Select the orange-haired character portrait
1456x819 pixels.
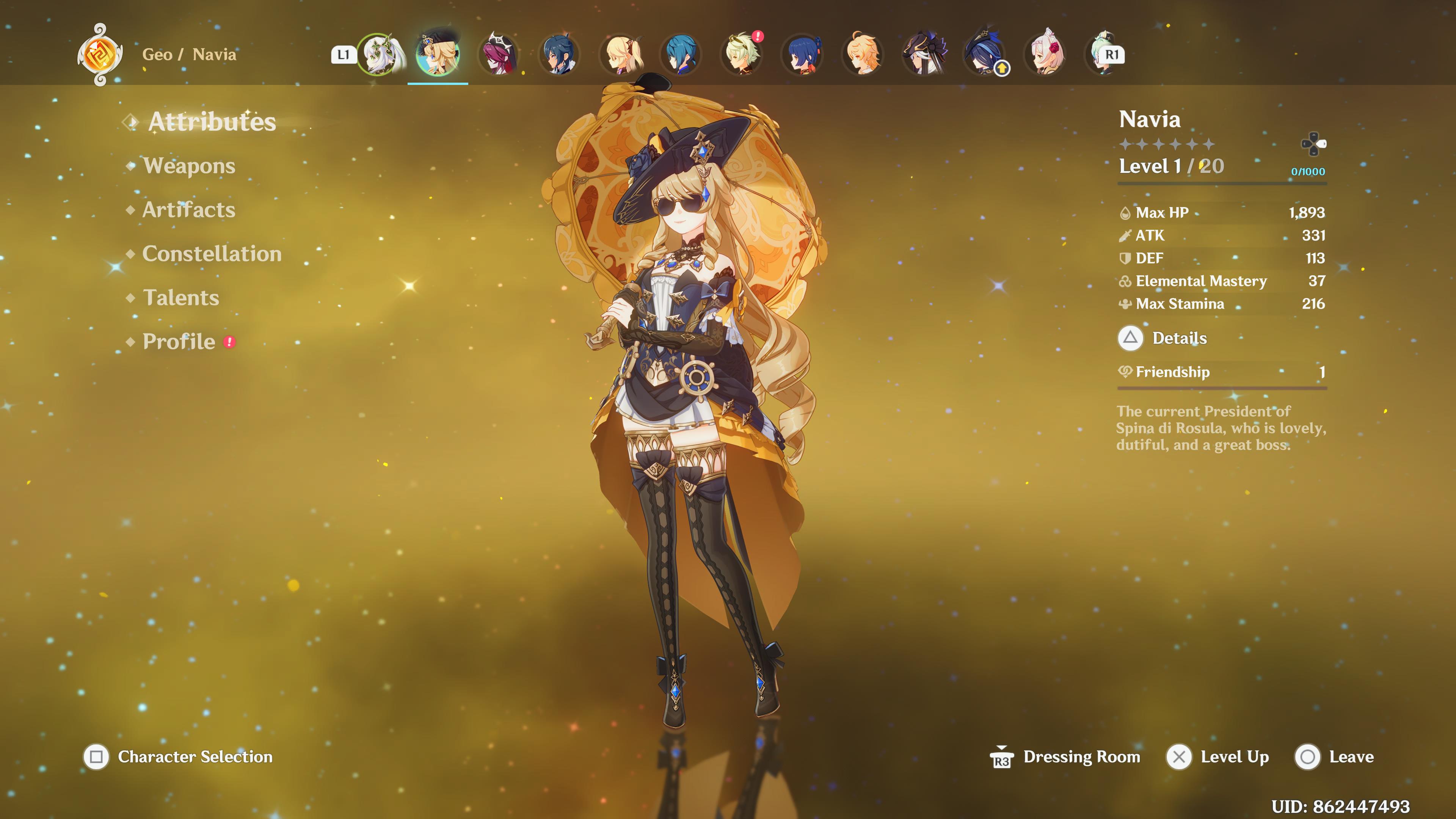click(863, 55)
